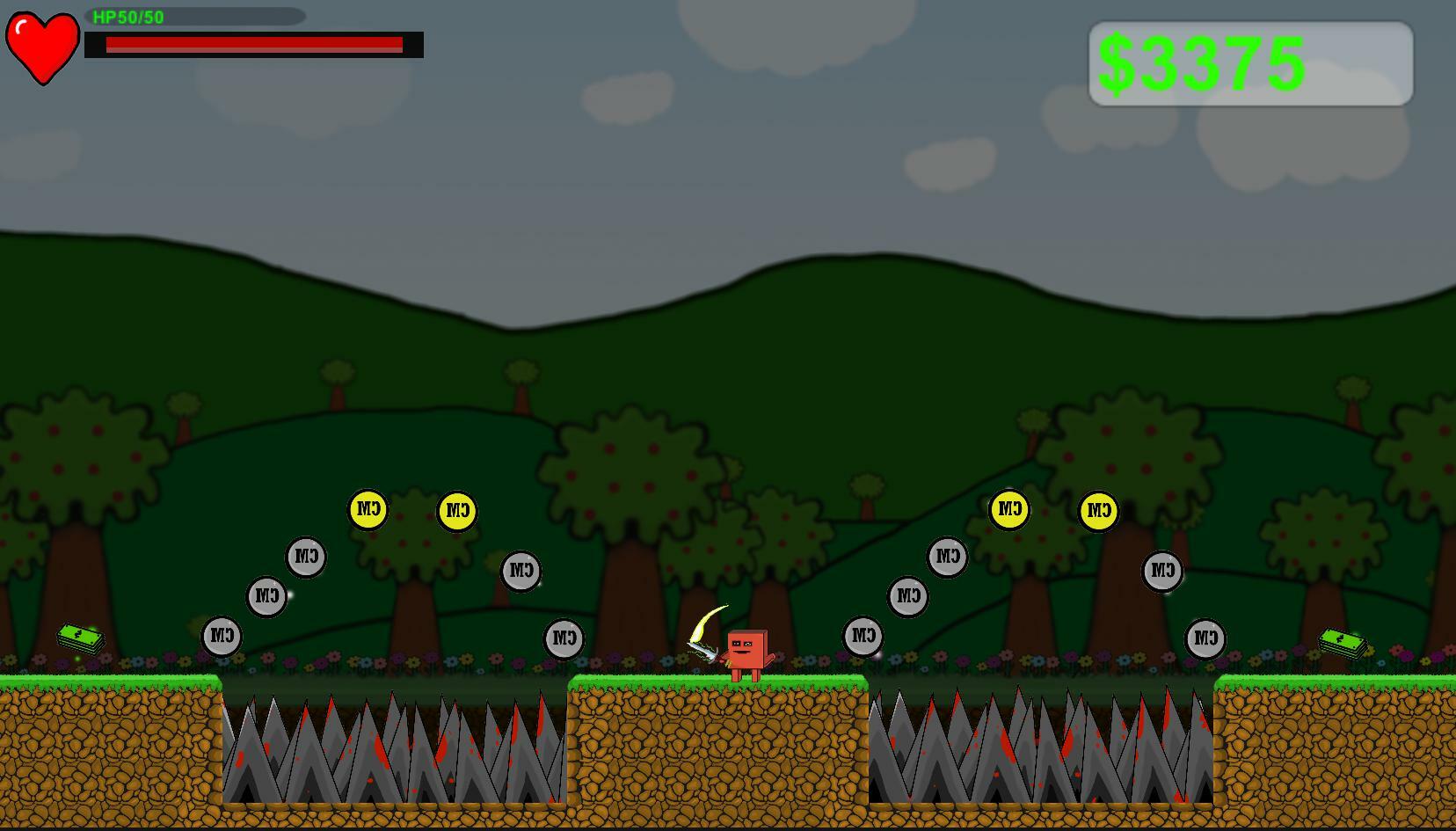The height and width of the screenshot is (831, 1456).
Task: Collect the leftmost gold MC coin
Action: (368, 508)
